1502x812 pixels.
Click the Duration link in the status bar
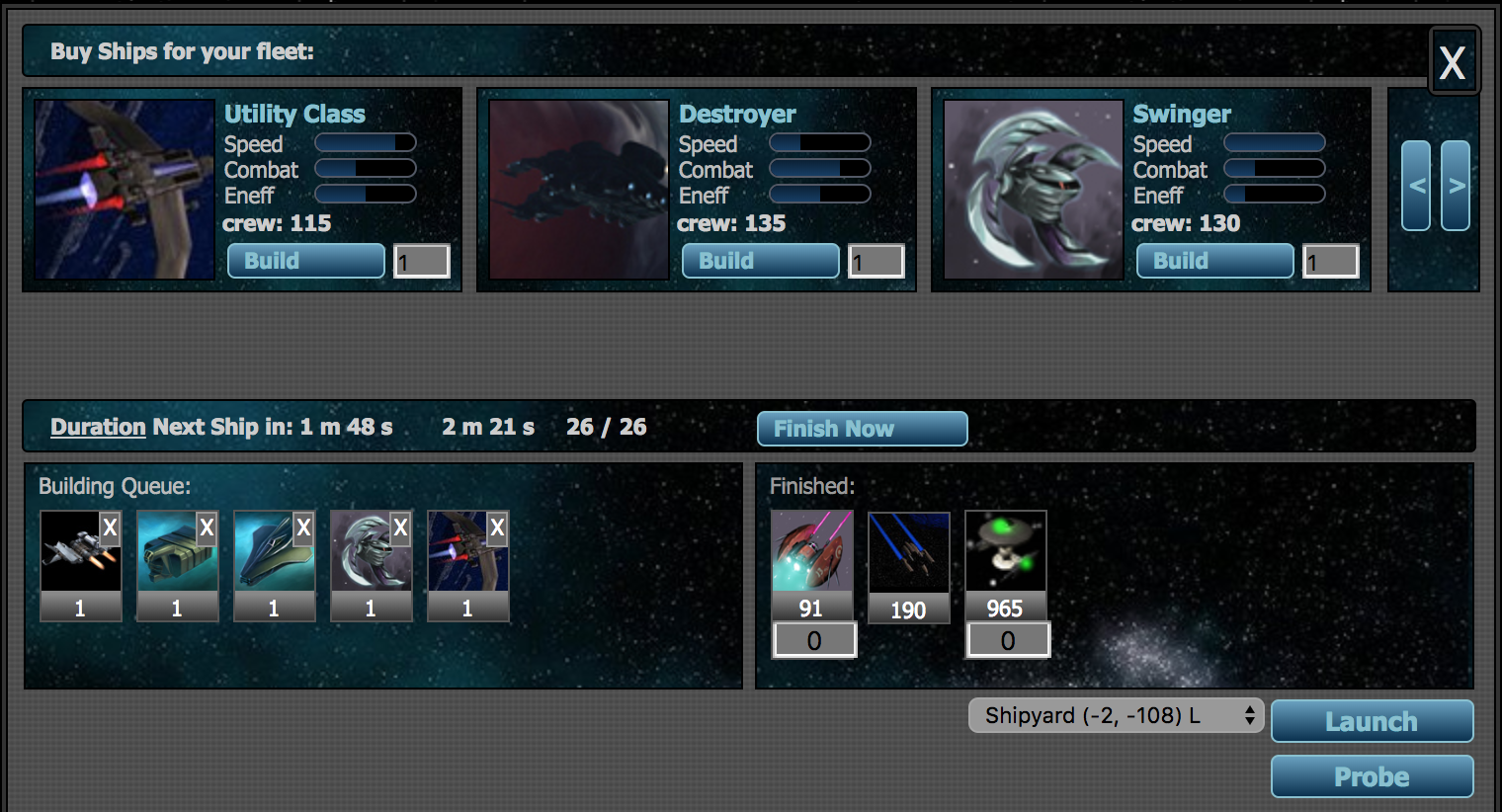pos(97,427)
